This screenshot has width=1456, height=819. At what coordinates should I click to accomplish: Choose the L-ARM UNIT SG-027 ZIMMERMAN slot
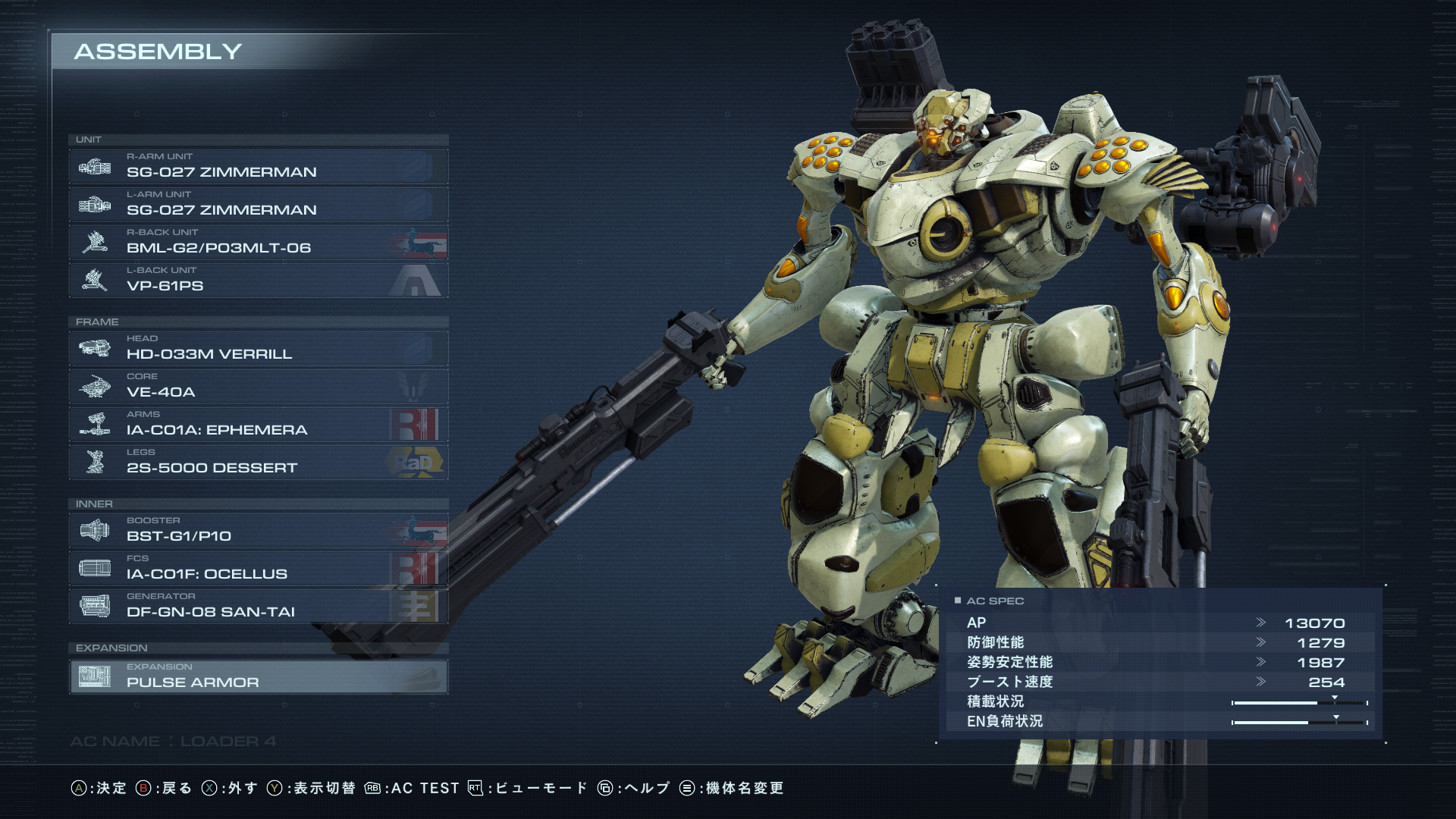[258, 205]
